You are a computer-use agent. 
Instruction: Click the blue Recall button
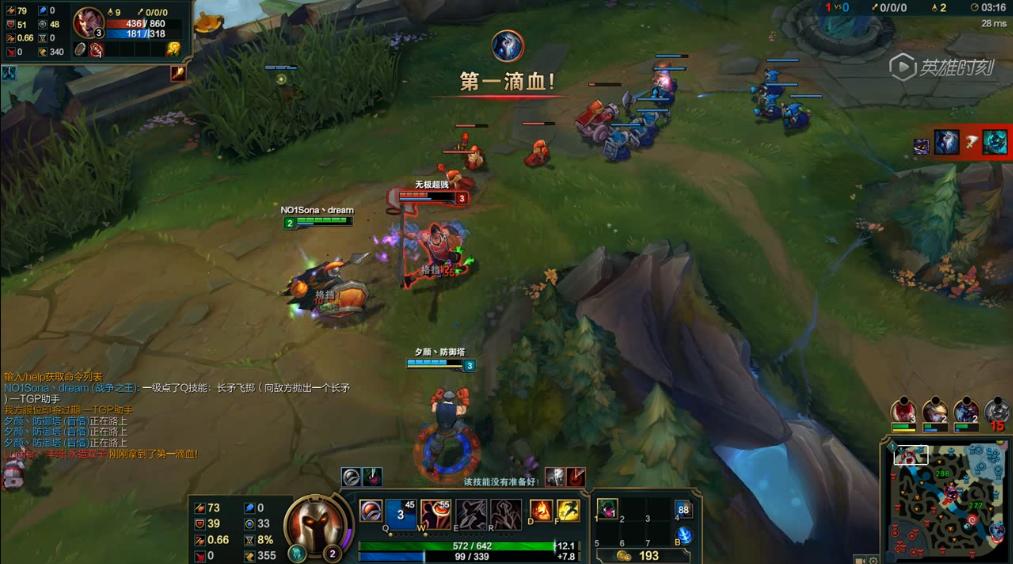684,536
